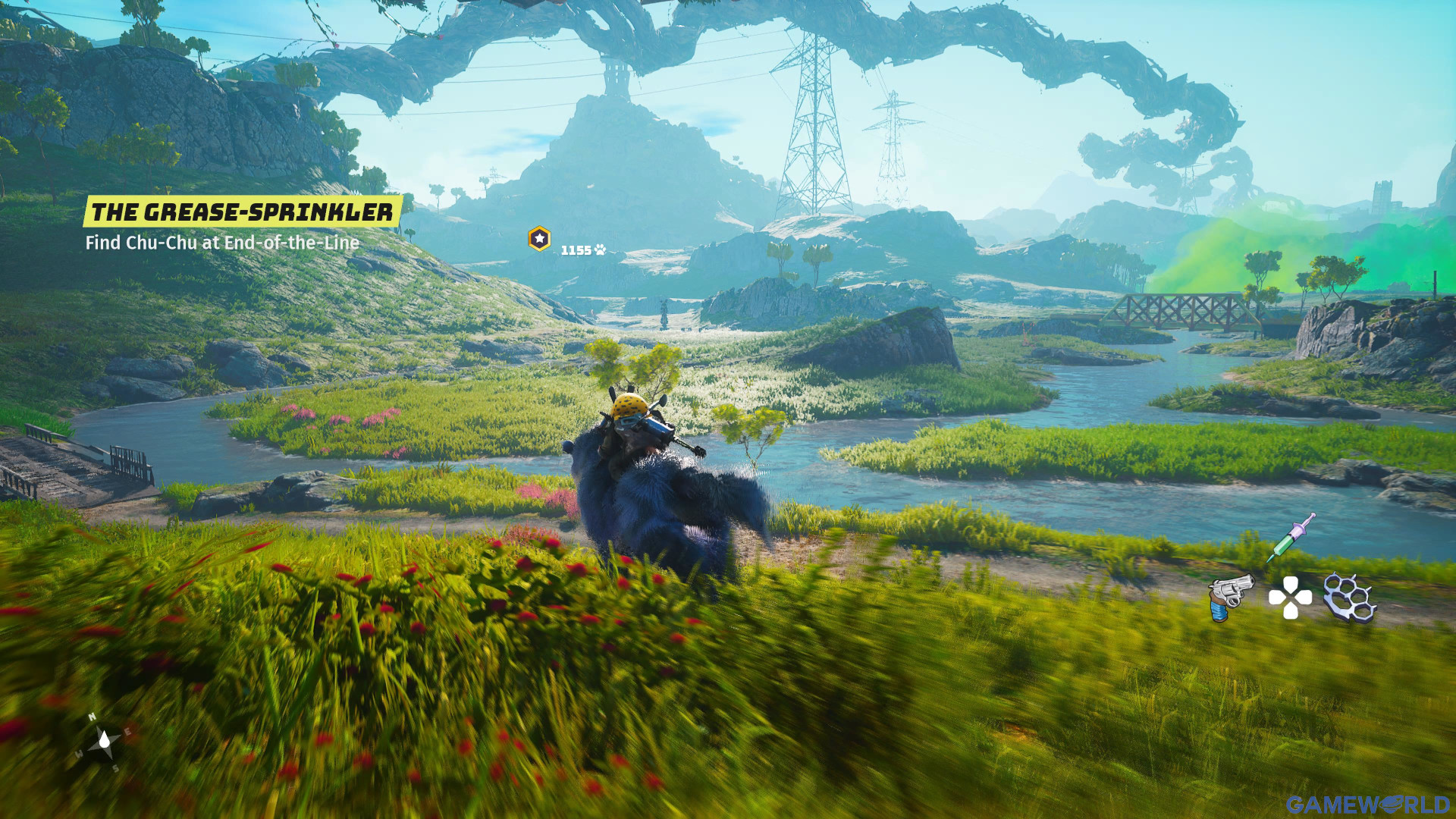The height and width of the screenshot is (819, 1456).
Task: Open The Grease-Sprinkler quest tracker
Action: (x=242, y=212)
